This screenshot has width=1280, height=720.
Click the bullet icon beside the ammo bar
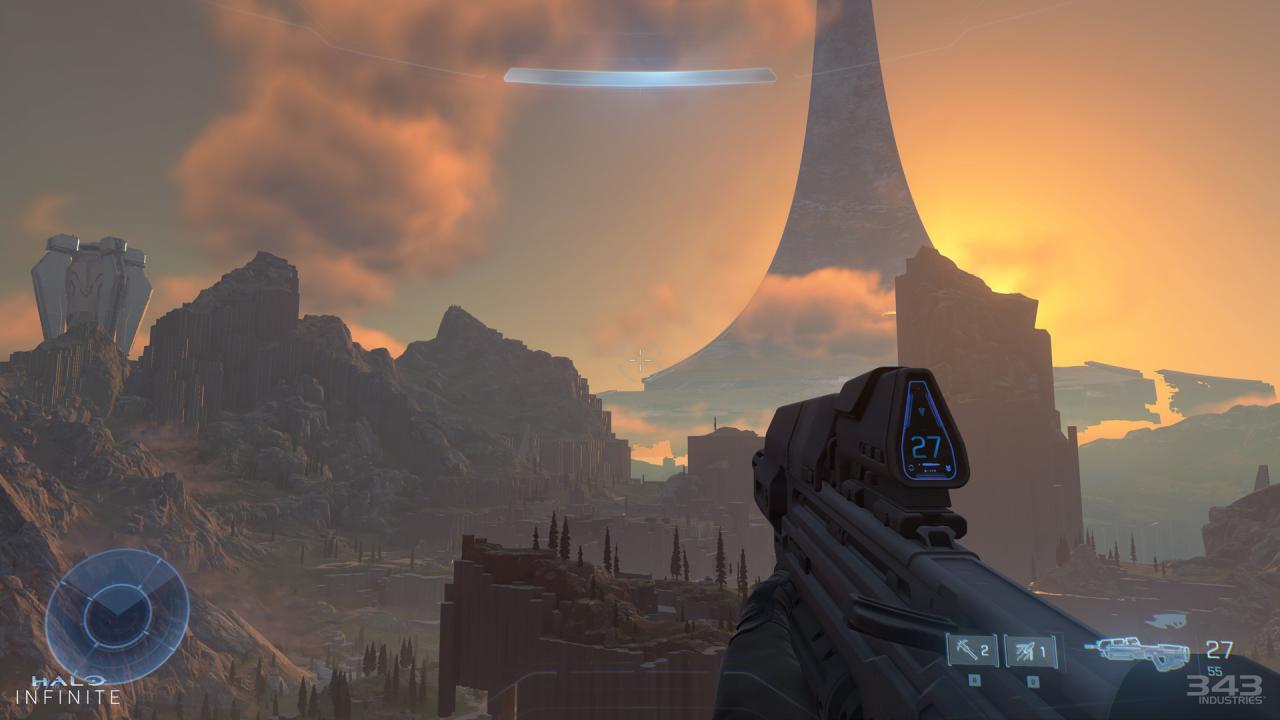pyautogui.click(x=949, y=467)
